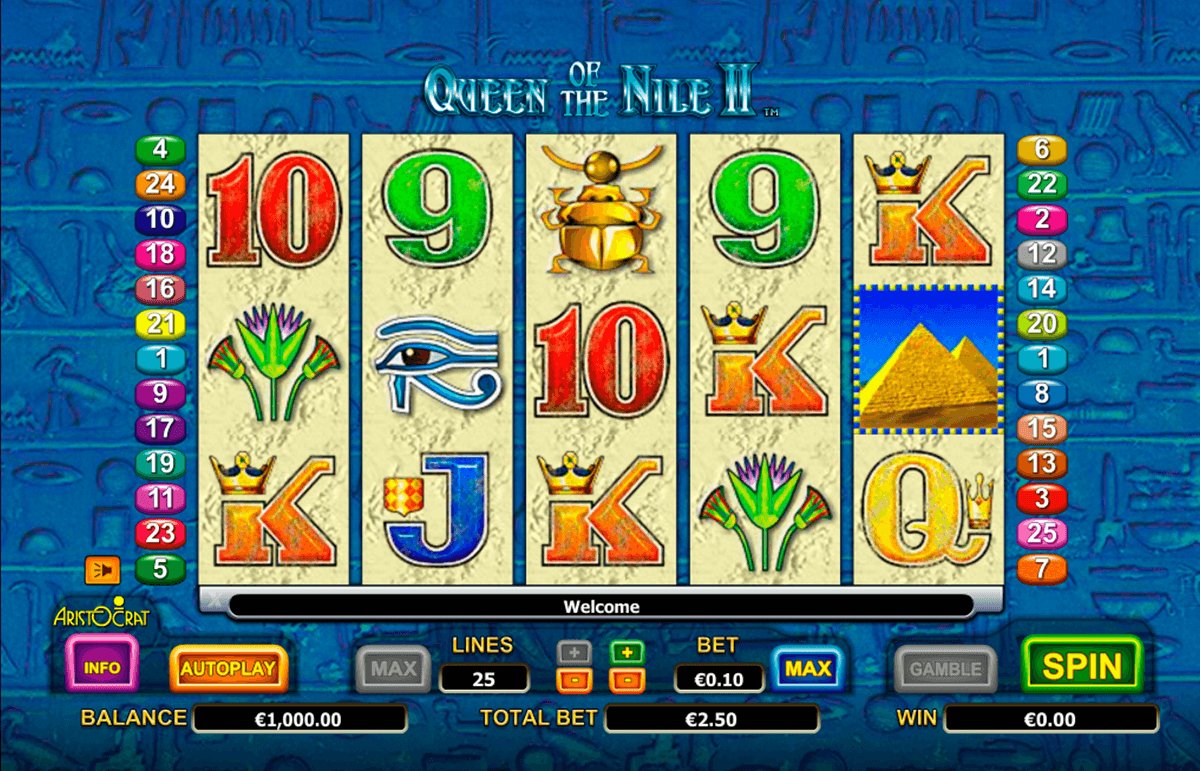Choose payline 17 purple marker
The height and width of the screenshot is (771, 1200).
(160, 429)
